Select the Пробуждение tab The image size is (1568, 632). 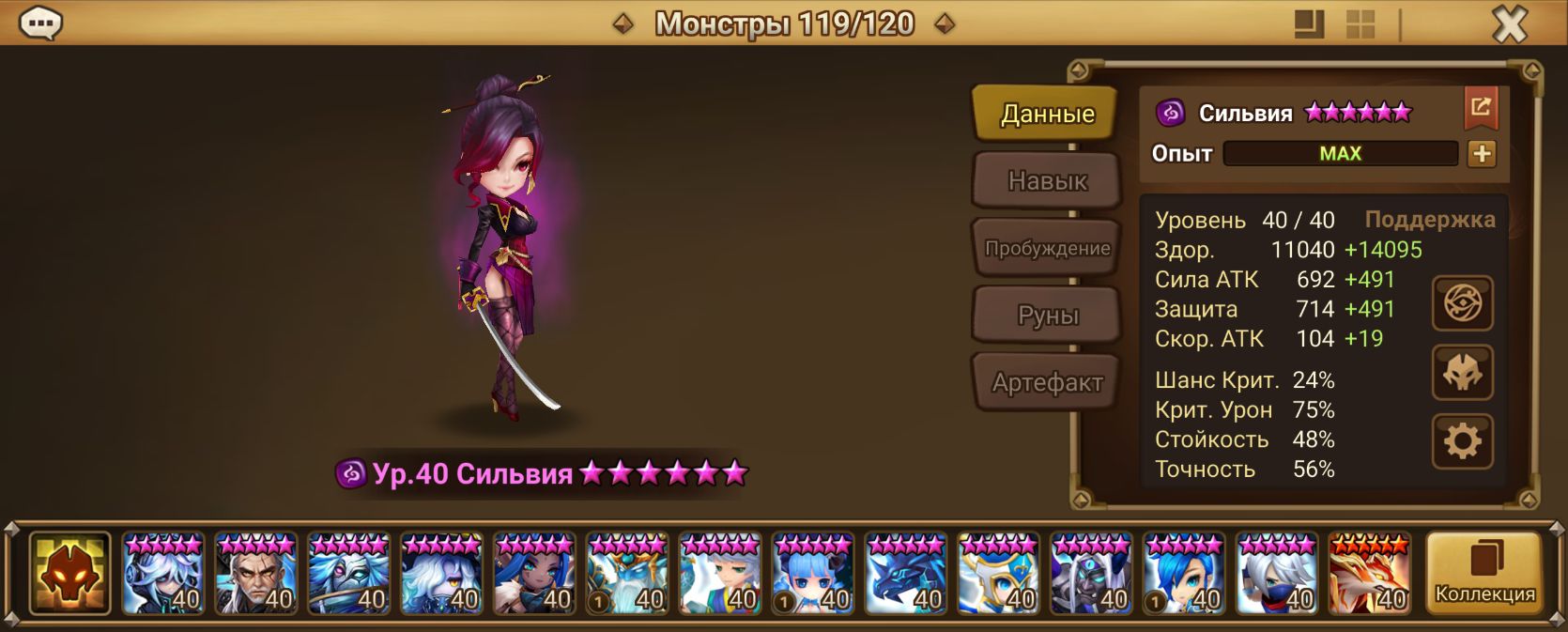coord(1047,248)
